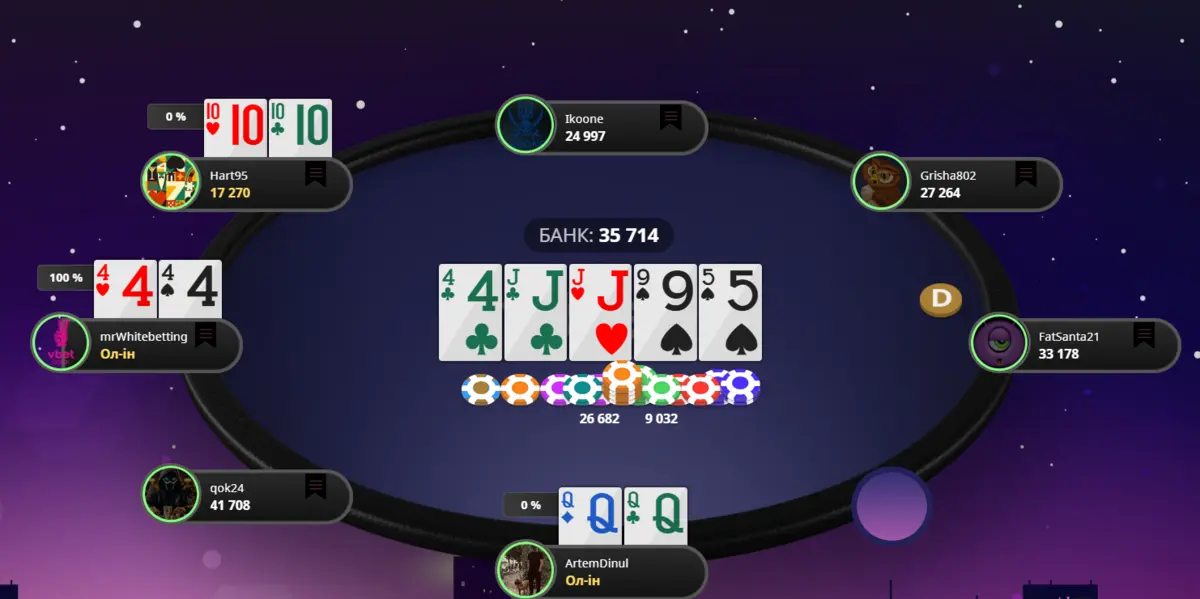
Task: Click Hart95's note icon
Action: [316, 175]
